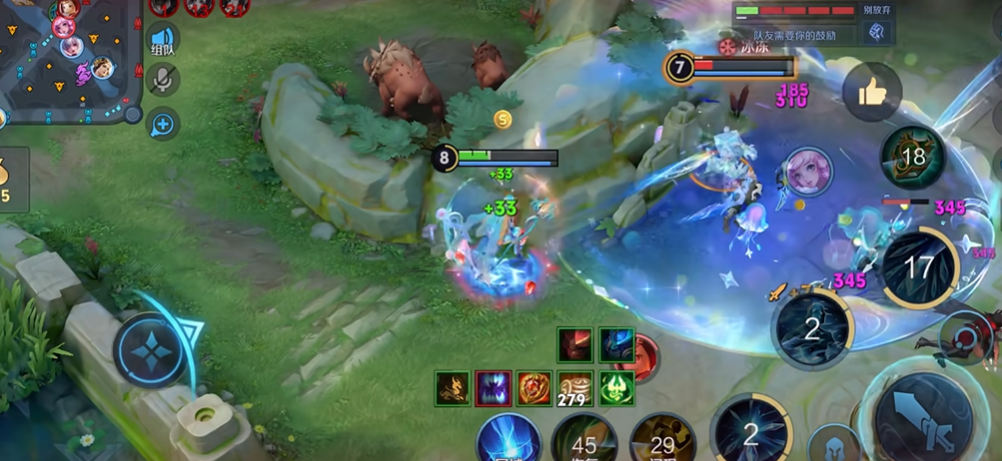Screen dimensions: 1002x461
Task: Open the quick chat plus bubble
Action: [162, 124]
